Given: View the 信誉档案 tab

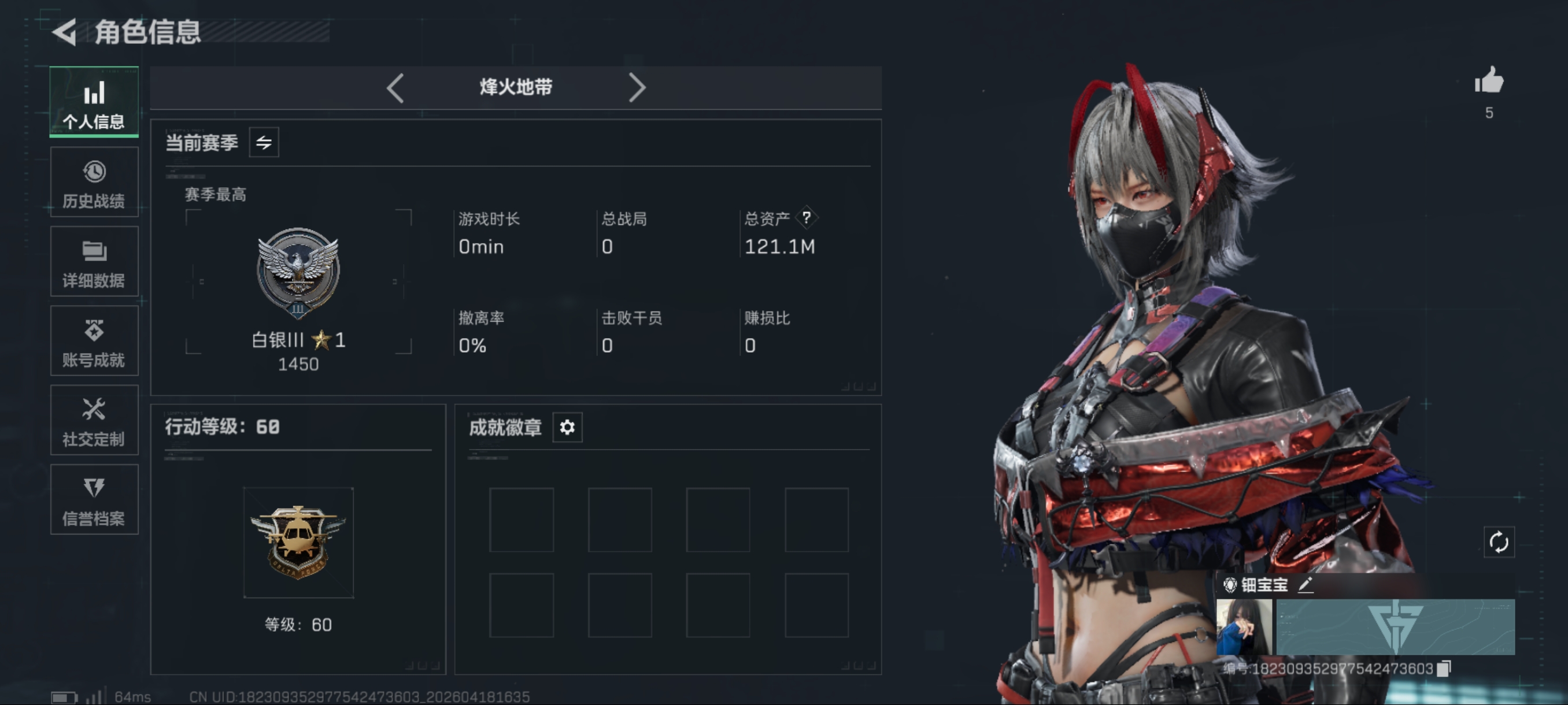Looking at the screenshot, I should pos(94,500).
